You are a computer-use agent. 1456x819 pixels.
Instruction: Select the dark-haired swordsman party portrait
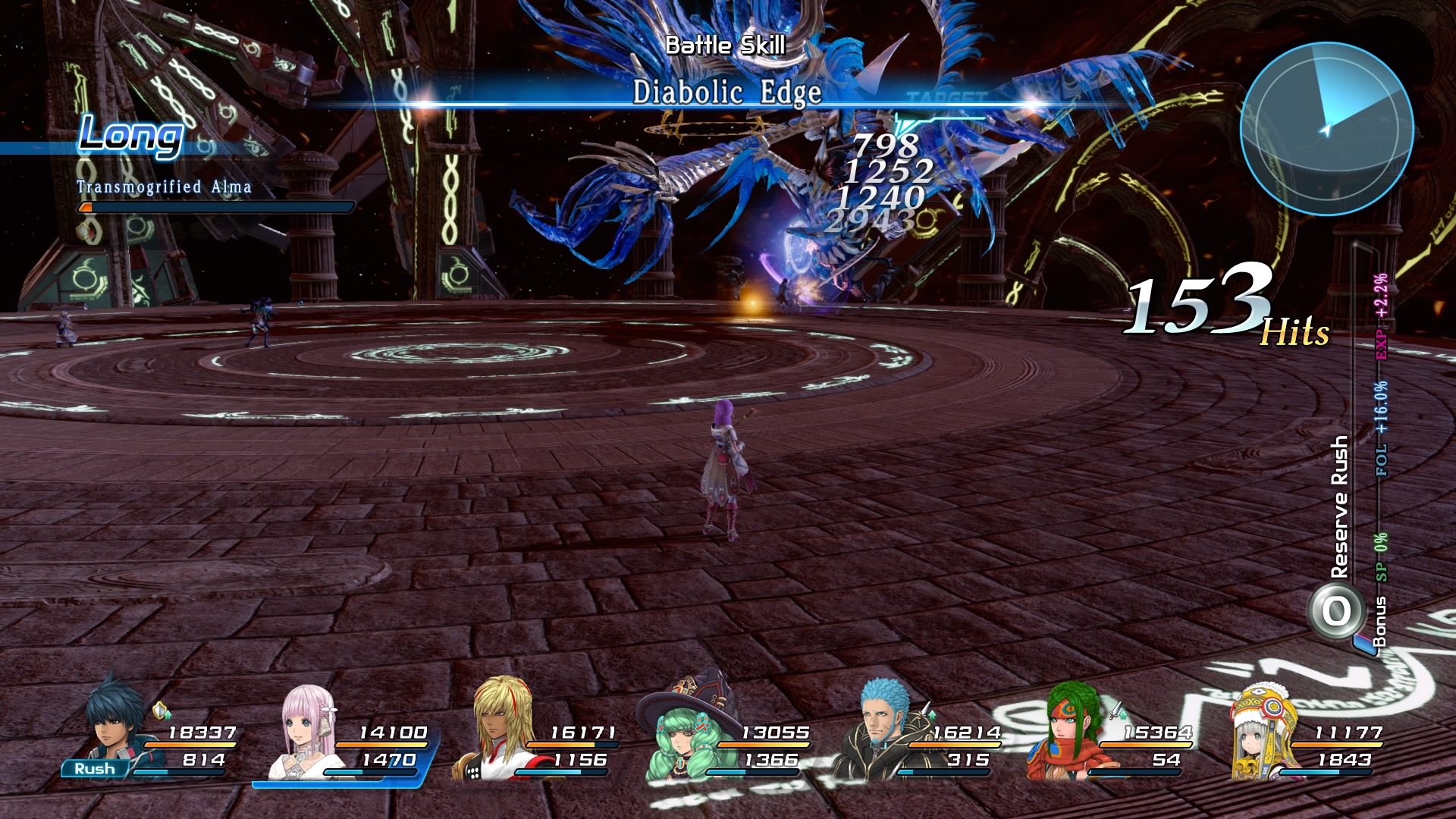coord(114,724)
